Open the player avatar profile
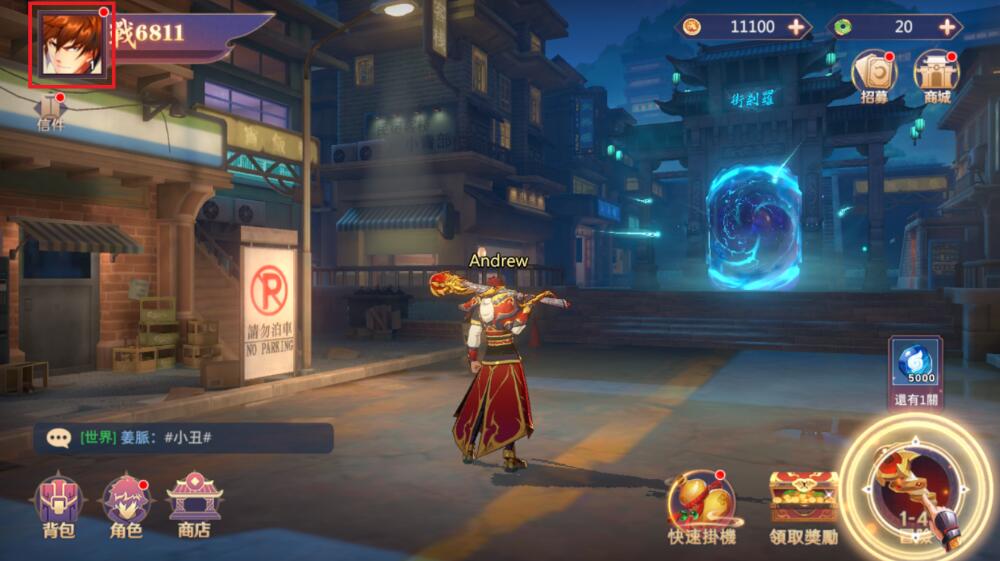Viewport: 1000px width, 561px height. (x=73, y=45)
